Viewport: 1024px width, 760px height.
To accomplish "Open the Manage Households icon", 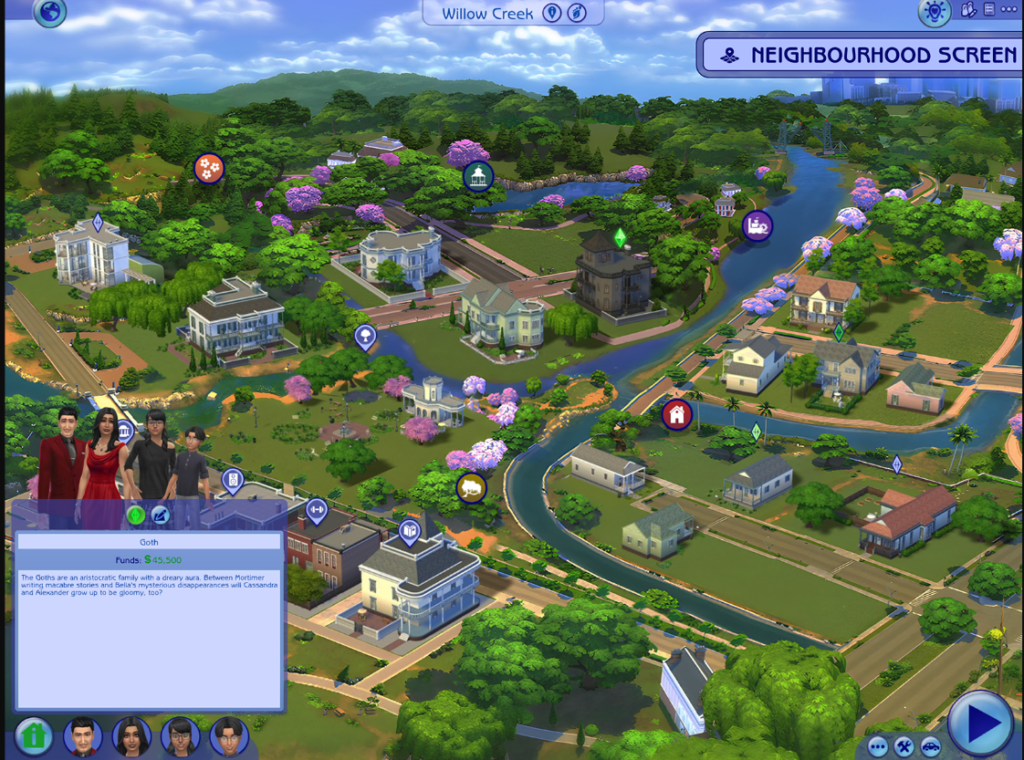I will pyautogui.click(x=968, y=10).
